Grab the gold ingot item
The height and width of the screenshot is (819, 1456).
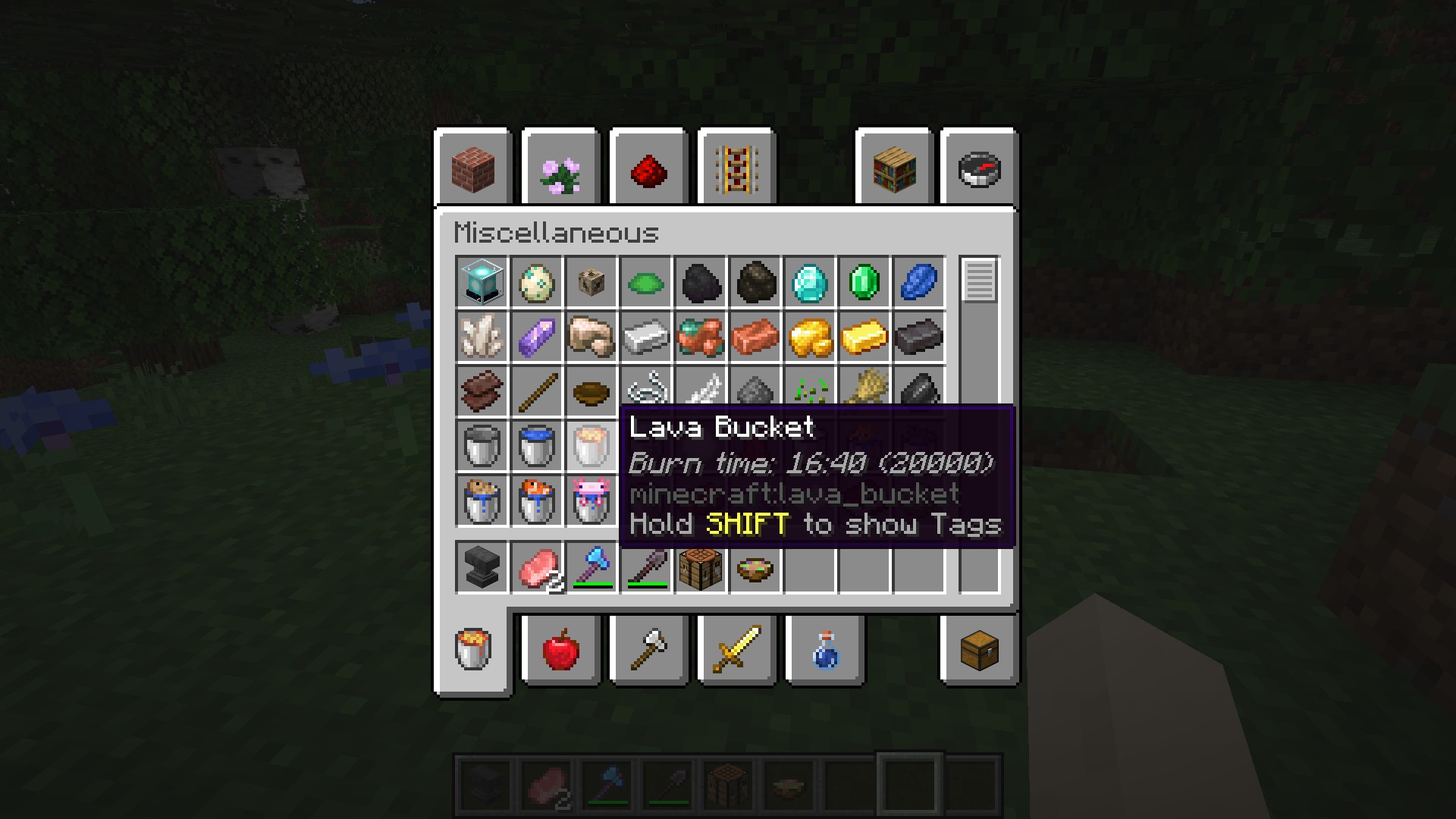[864, 337]
